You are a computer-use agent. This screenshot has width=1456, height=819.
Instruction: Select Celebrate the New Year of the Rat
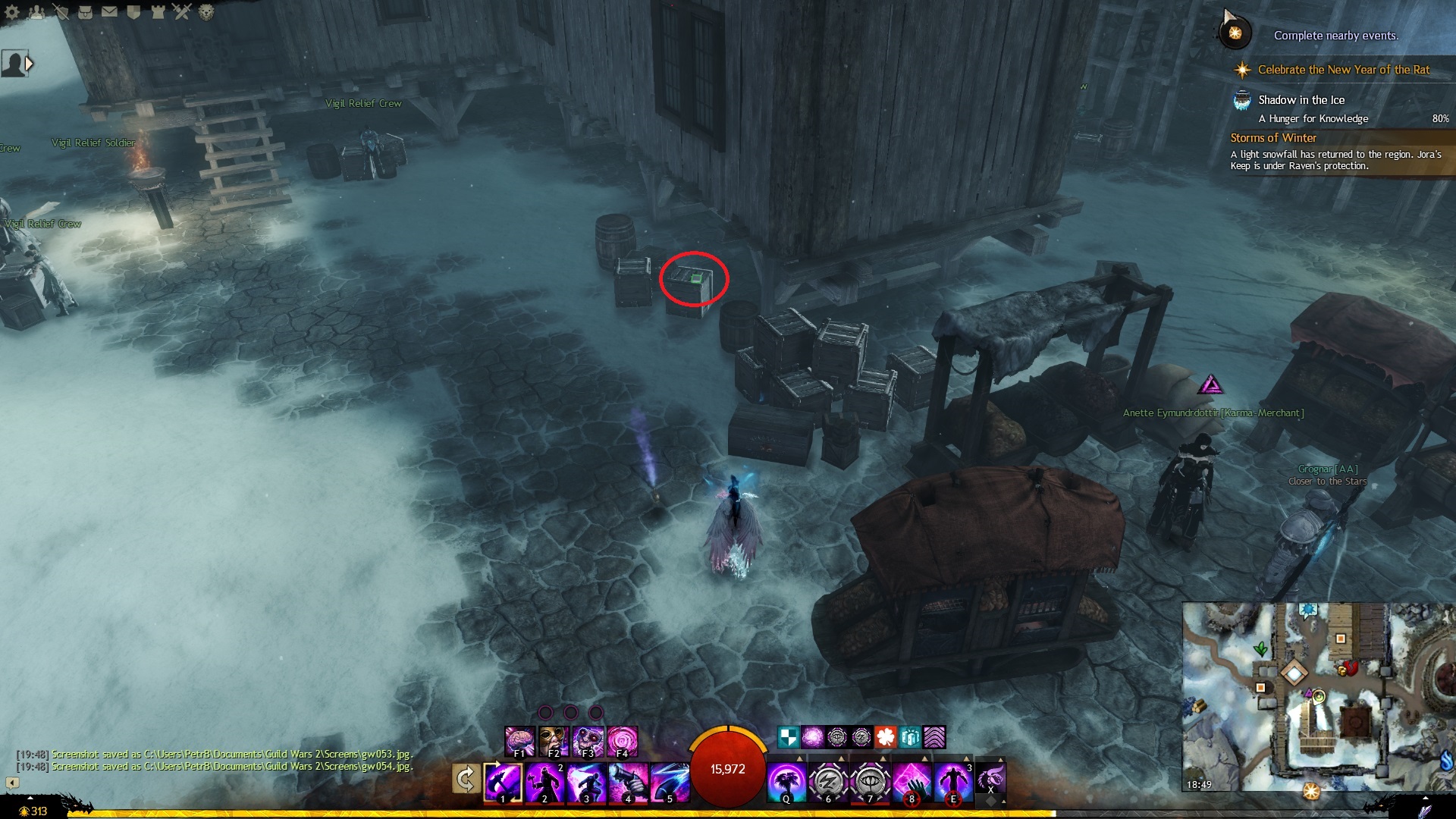[1343, 70]
